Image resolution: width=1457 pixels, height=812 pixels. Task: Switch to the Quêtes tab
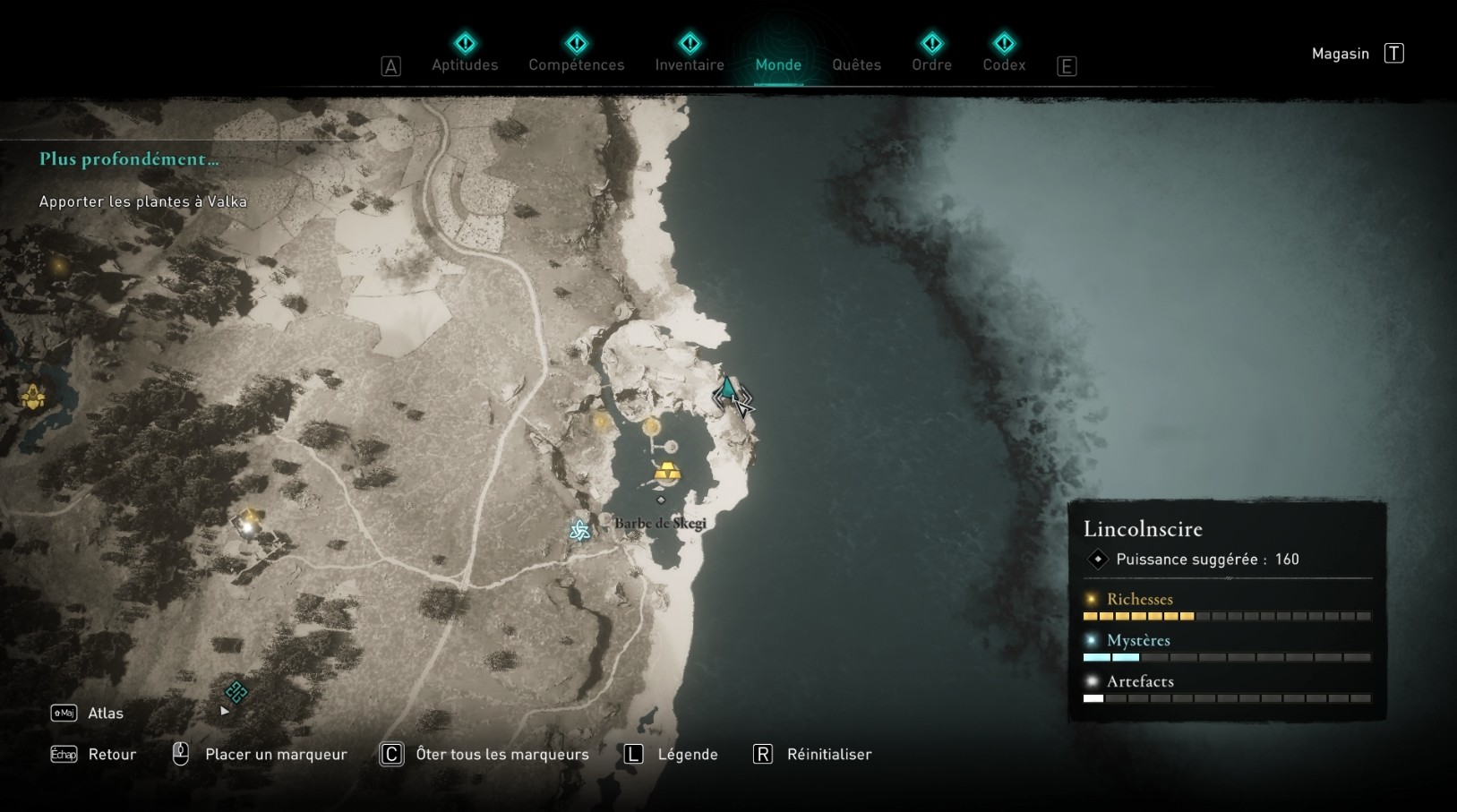point(856,64)
